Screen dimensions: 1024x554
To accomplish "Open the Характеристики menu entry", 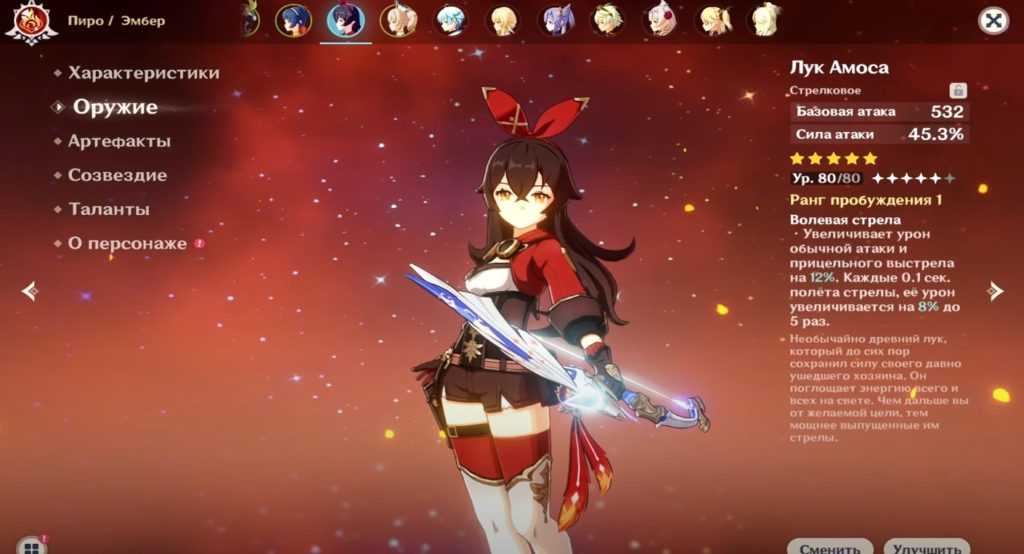I will pos(143,73).
